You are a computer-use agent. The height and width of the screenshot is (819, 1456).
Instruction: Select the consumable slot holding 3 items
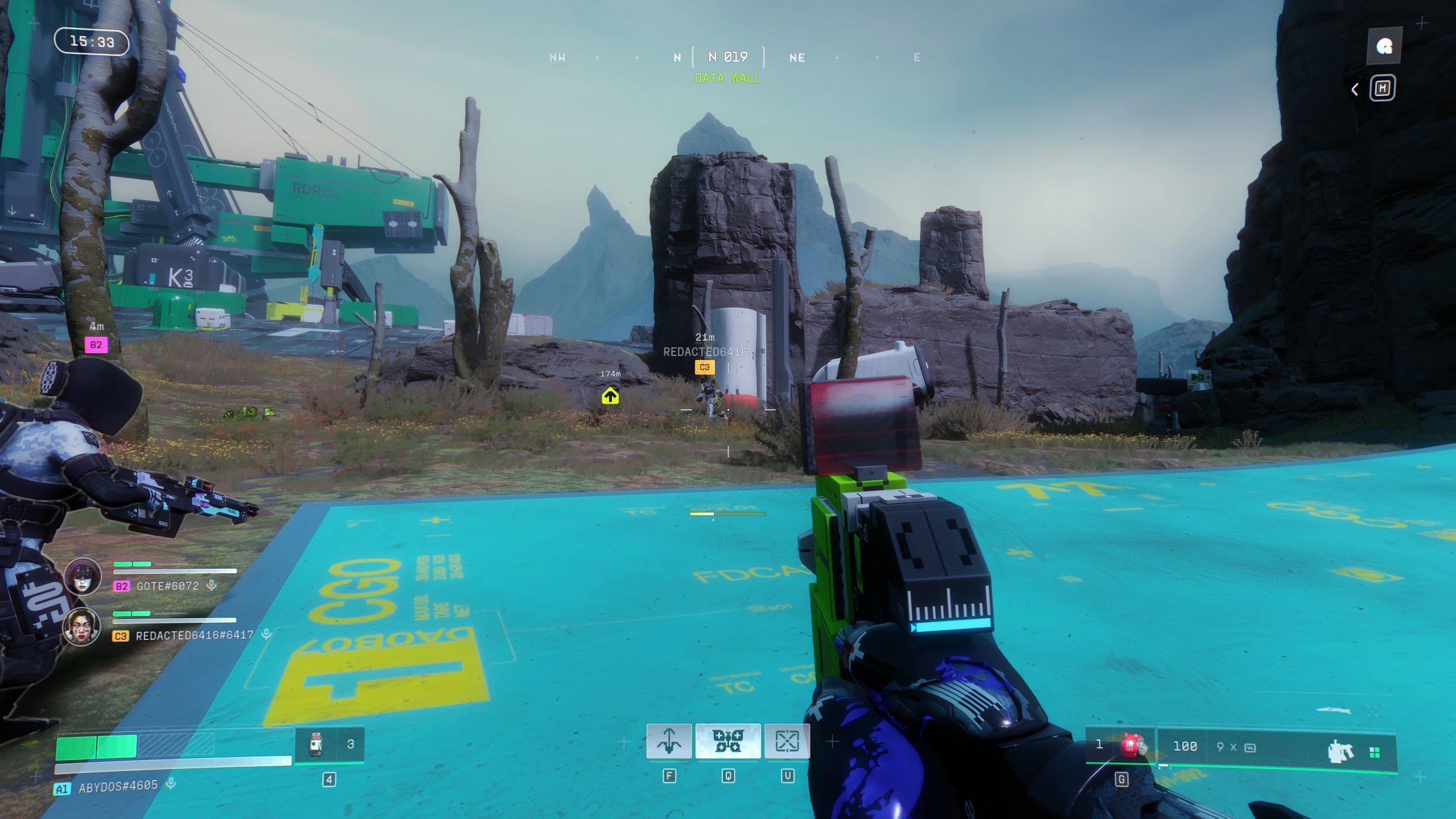pyautogui.click(x=329, y=744)
